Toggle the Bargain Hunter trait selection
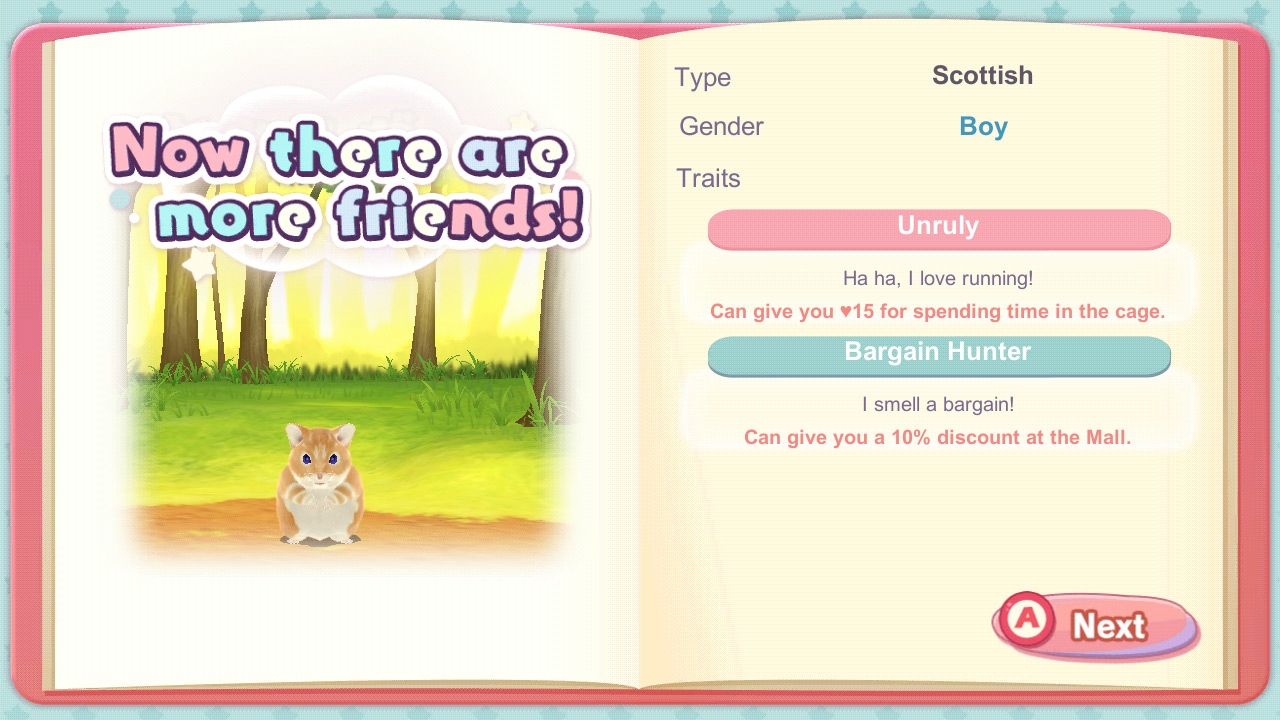1280x720 pixels. click(x=938, y=354)
